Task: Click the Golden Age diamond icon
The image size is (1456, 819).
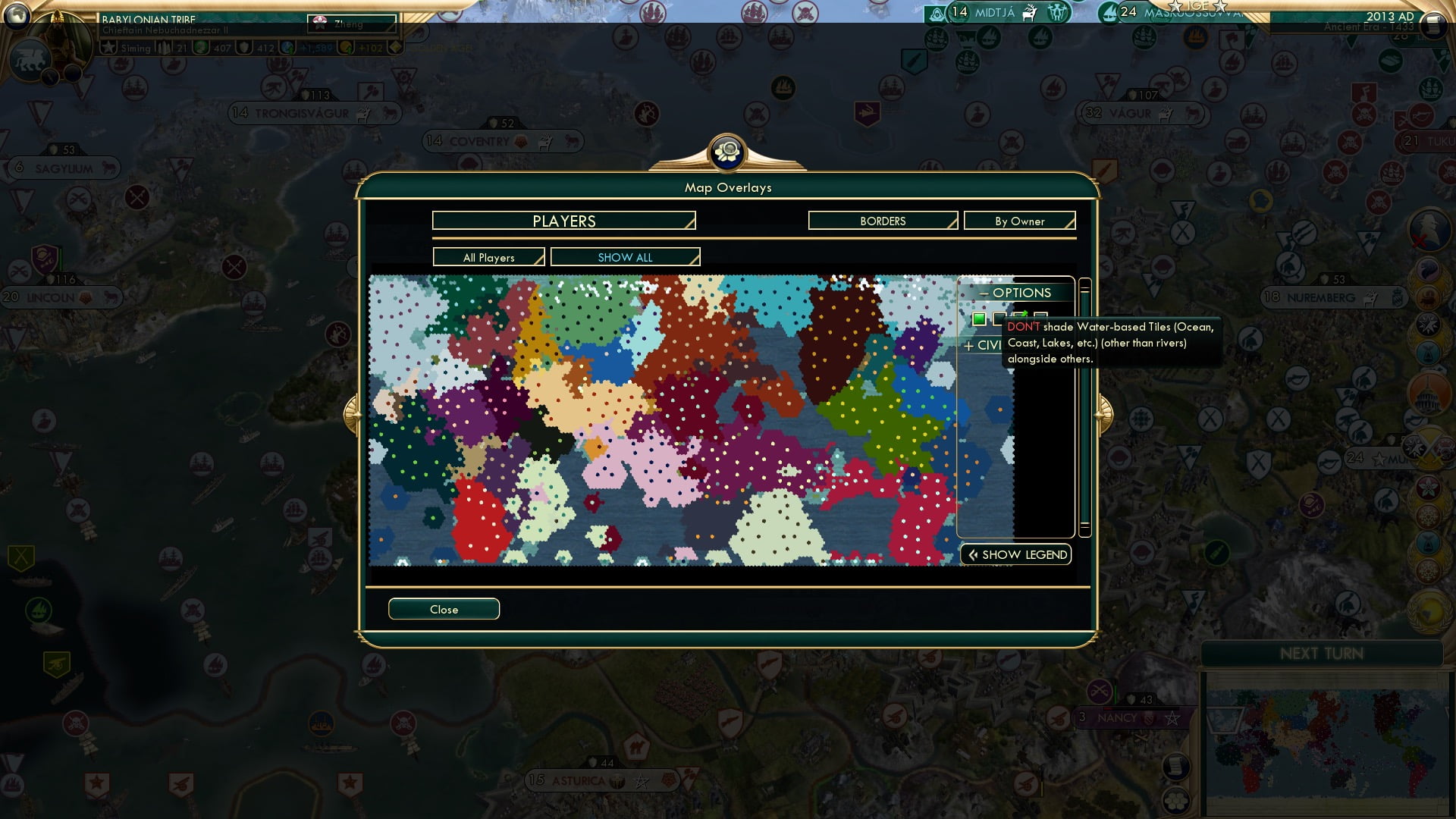Action: click(x=395, y=46)
